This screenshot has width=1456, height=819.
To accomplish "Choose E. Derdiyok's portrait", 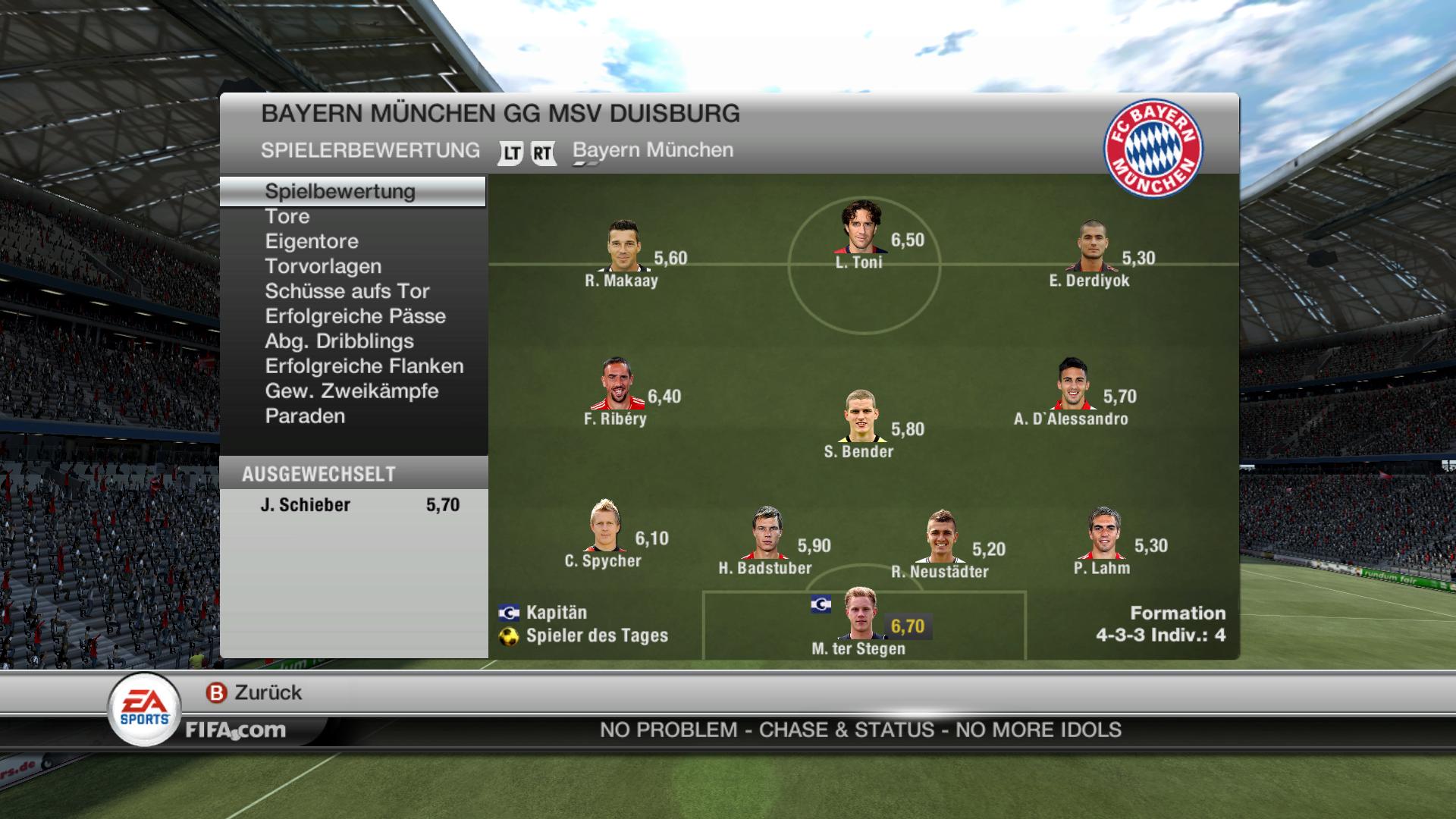I will [x=1093, y=246].
